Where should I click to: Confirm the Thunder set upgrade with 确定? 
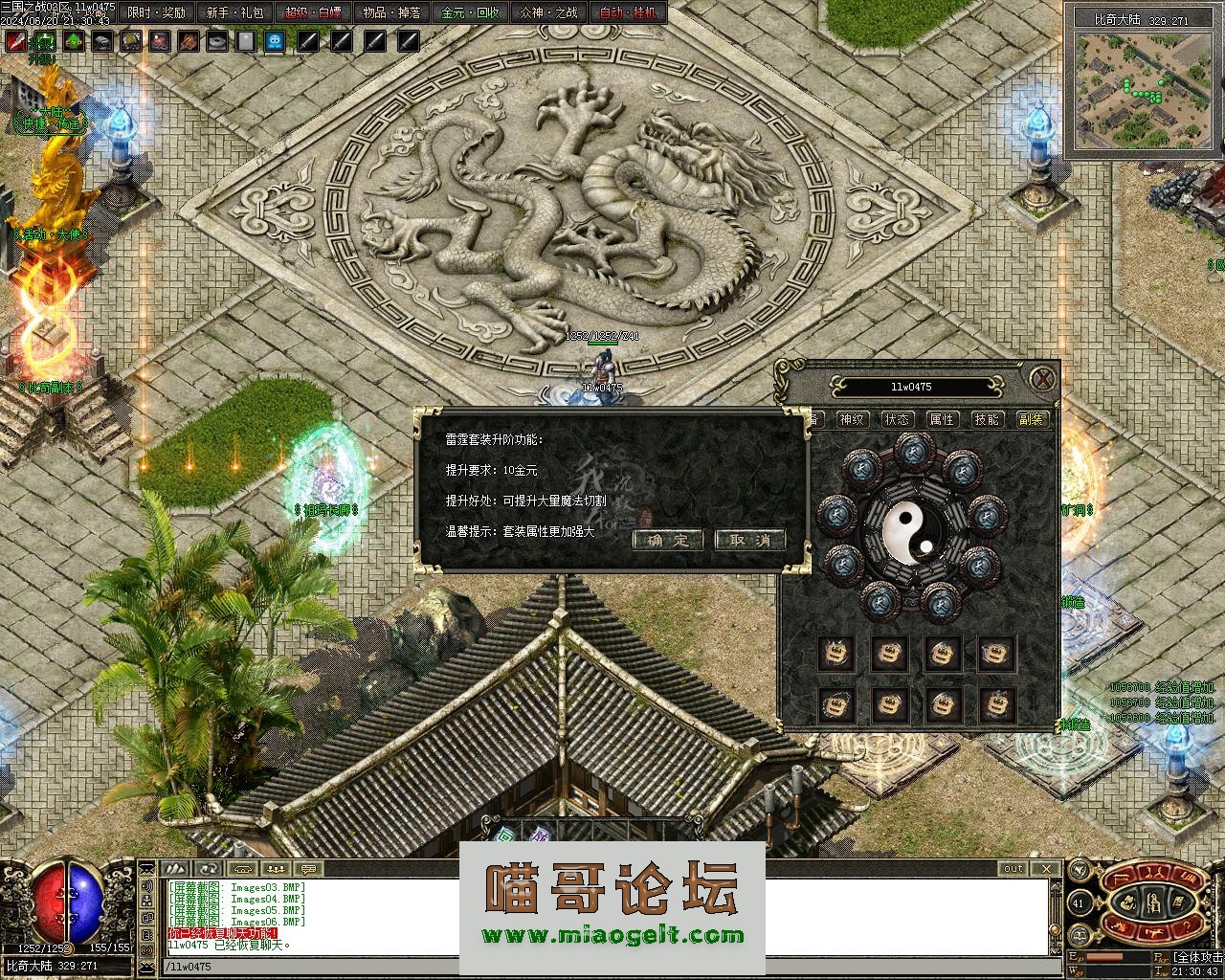668,540
